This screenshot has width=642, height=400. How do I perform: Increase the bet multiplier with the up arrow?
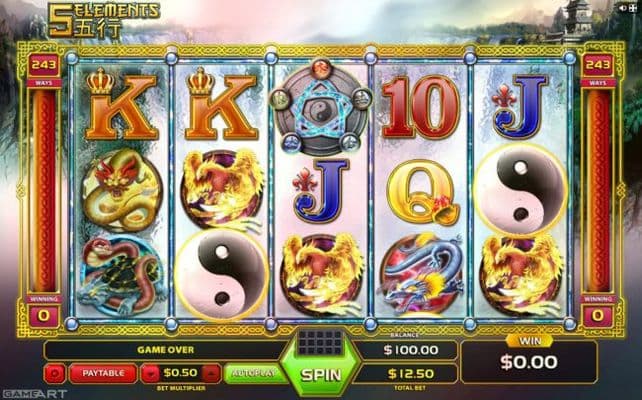coord(210,373)
